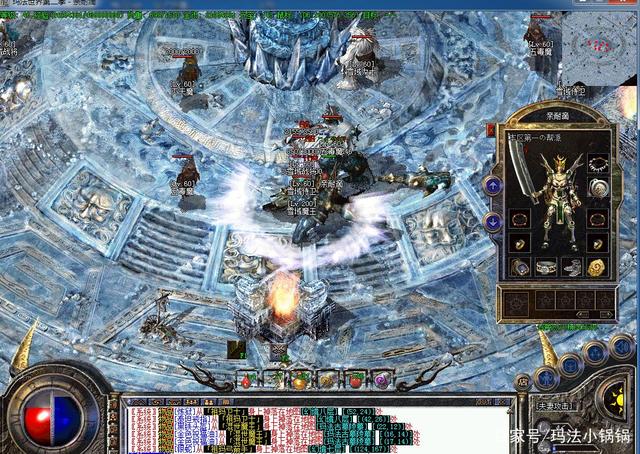
Task: Use the purple orb quickbar item
Action: 381,380
